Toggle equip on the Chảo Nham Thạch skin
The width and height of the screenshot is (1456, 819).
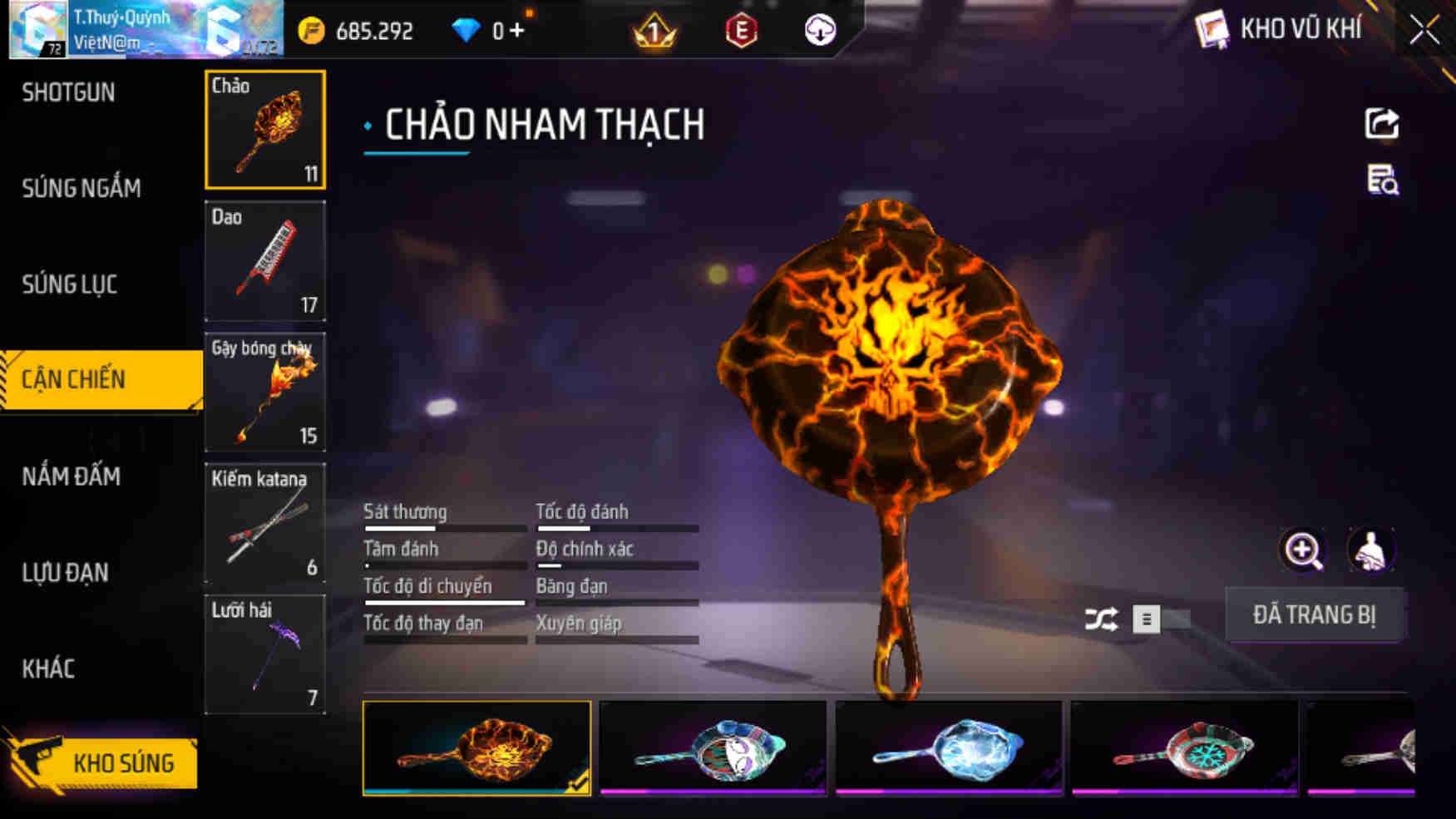pyautogui.click(x=1315, y=615)
